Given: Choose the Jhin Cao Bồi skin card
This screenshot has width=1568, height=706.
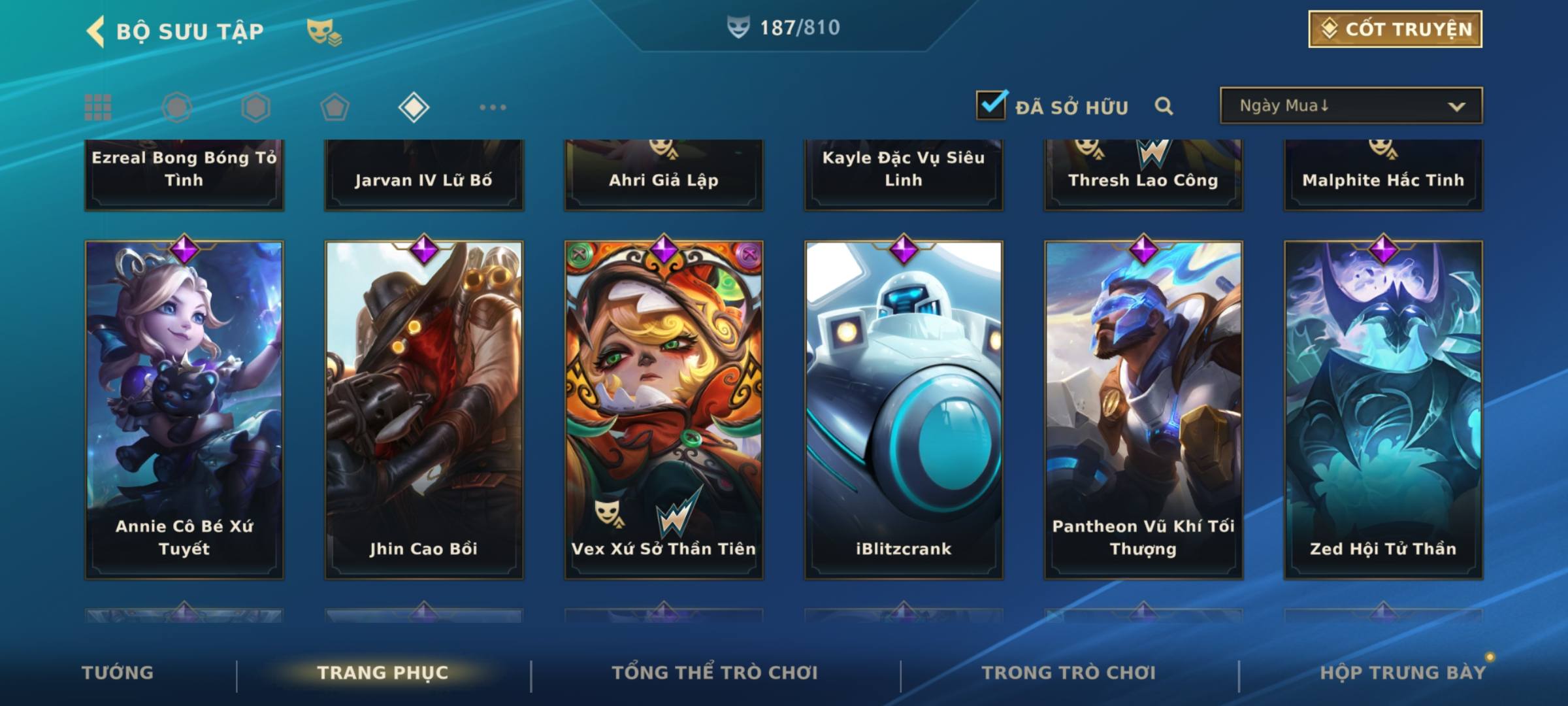Looking at the screenshot, I should 424,410.
